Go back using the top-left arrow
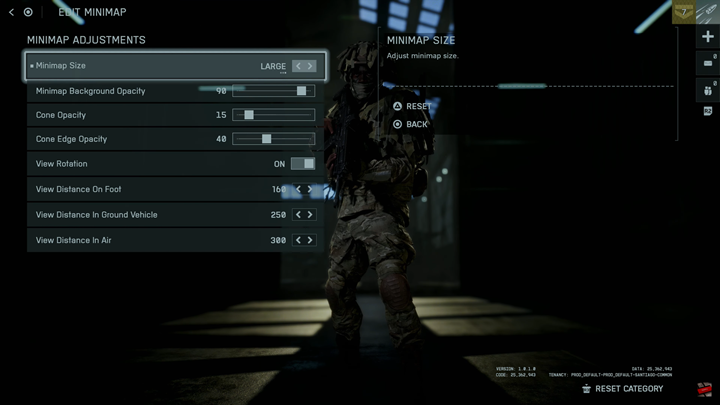This screenshot has width=720, height=405. point(10,12)
